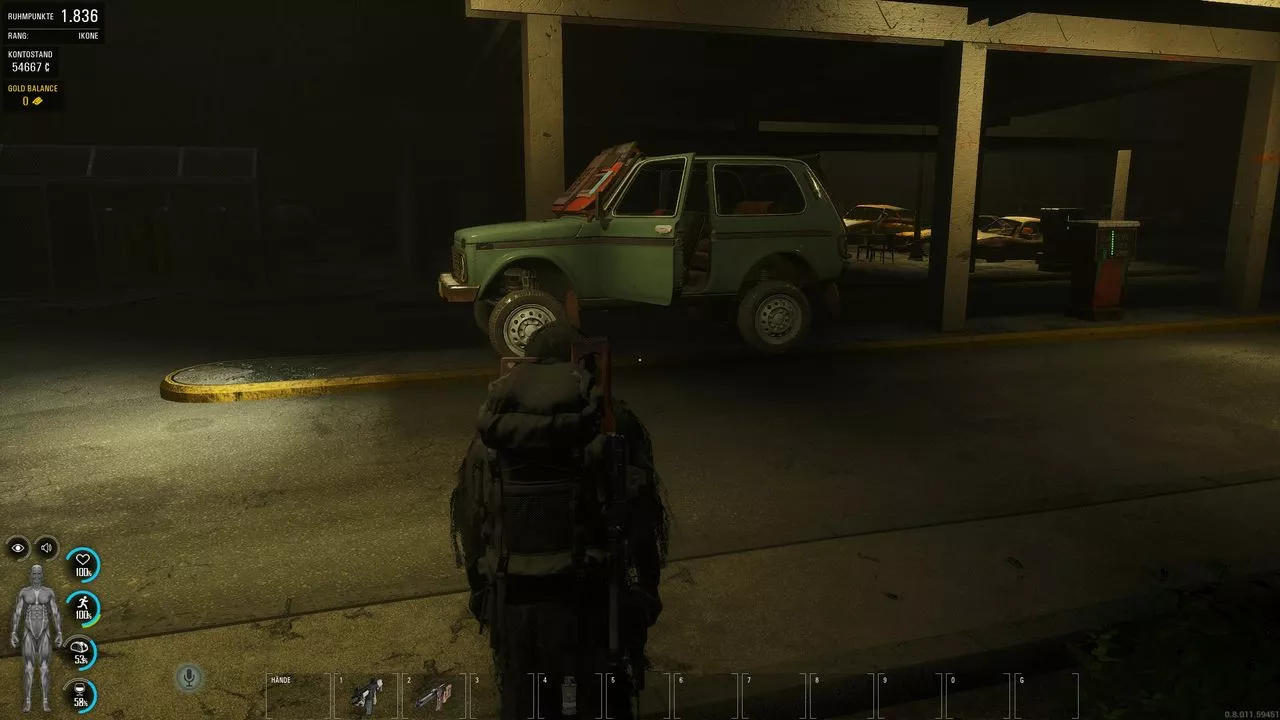This screenshot has width=1280, height=720.
Task: Select the Hände hotbar slot
Action: pos(298,695)
